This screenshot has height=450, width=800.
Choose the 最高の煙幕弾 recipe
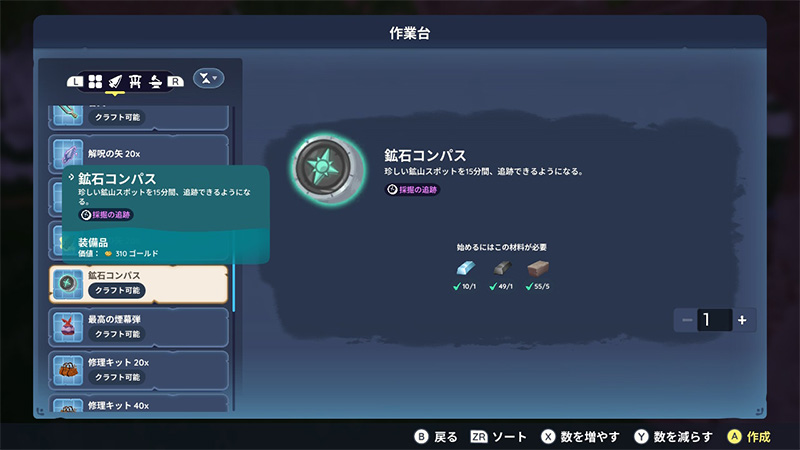pyautogui.click(x=139, y=326)
